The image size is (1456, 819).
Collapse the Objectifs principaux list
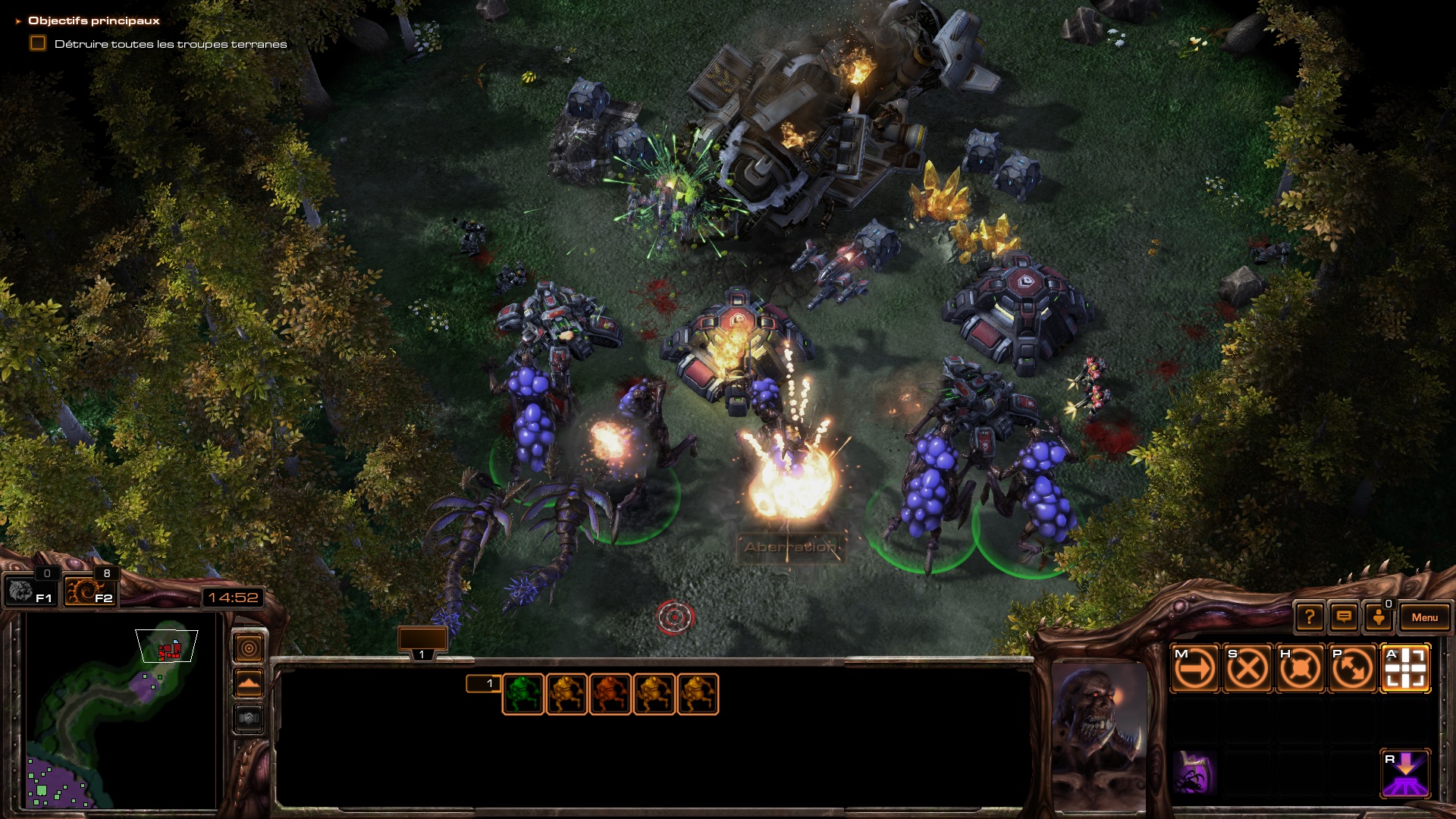(18, 21)
